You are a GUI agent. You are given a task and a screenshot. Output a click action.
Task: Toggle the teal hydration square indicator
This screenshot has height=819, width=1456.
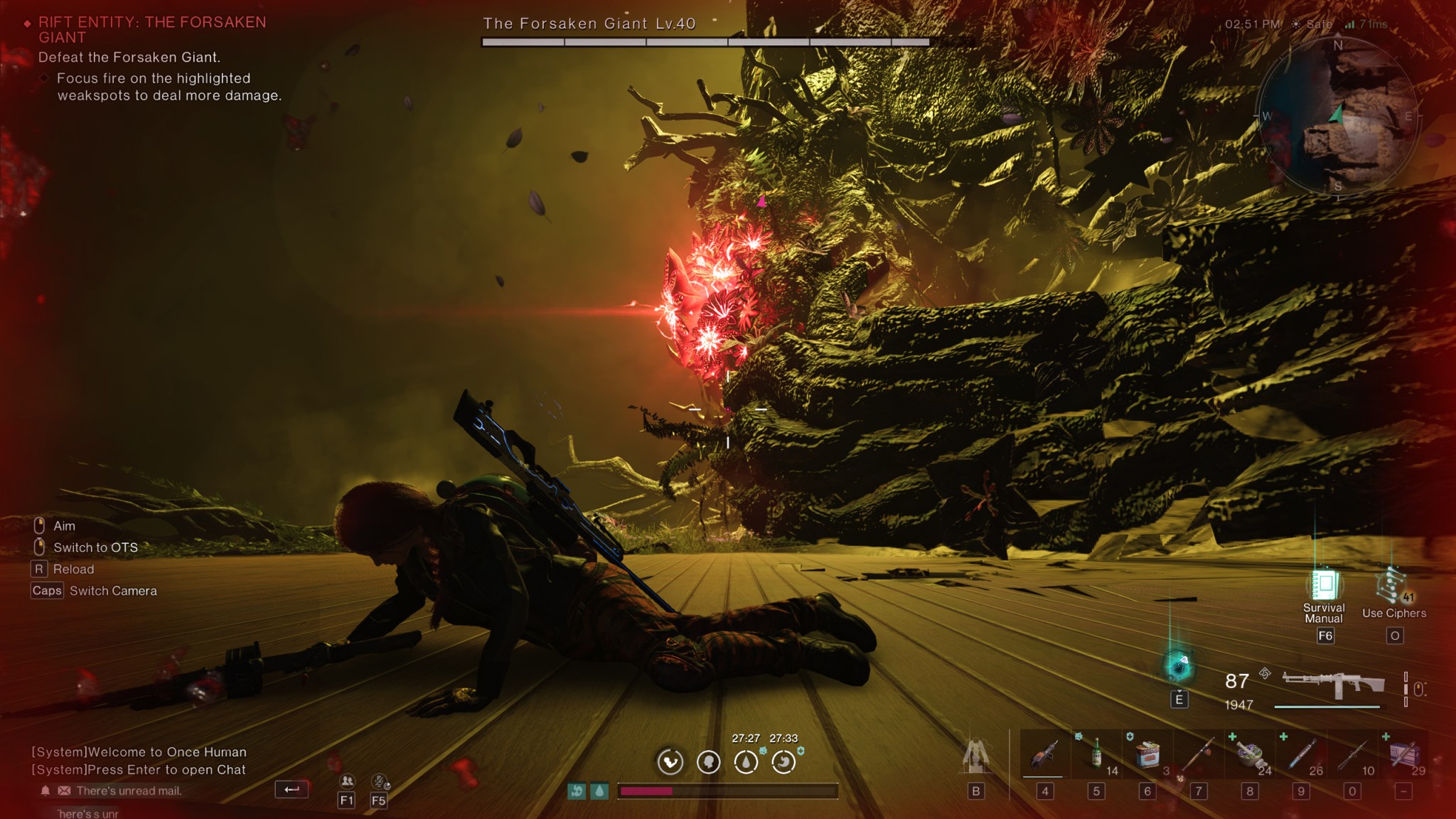coord(599,791)
